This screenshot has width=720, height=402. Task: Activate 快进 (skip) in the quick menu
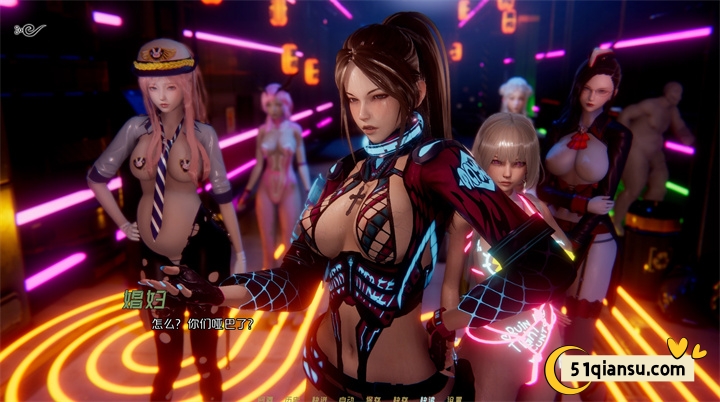[x=318, y=398]
